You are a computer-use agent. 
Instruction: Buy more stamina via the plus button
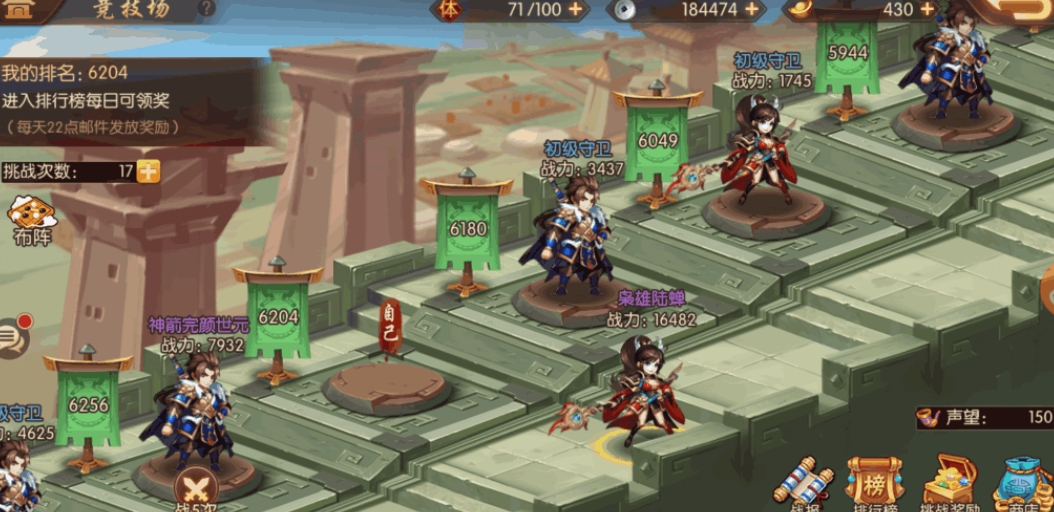tap(575, 9)
